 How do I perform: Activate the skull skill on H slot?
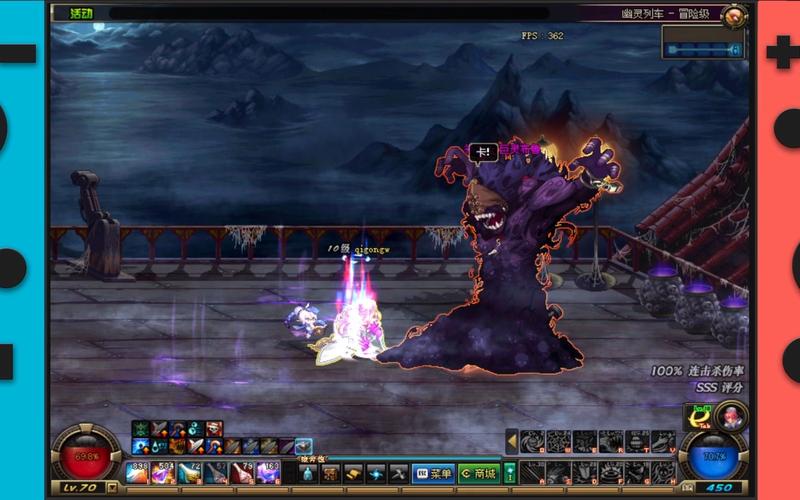(663, 471)
